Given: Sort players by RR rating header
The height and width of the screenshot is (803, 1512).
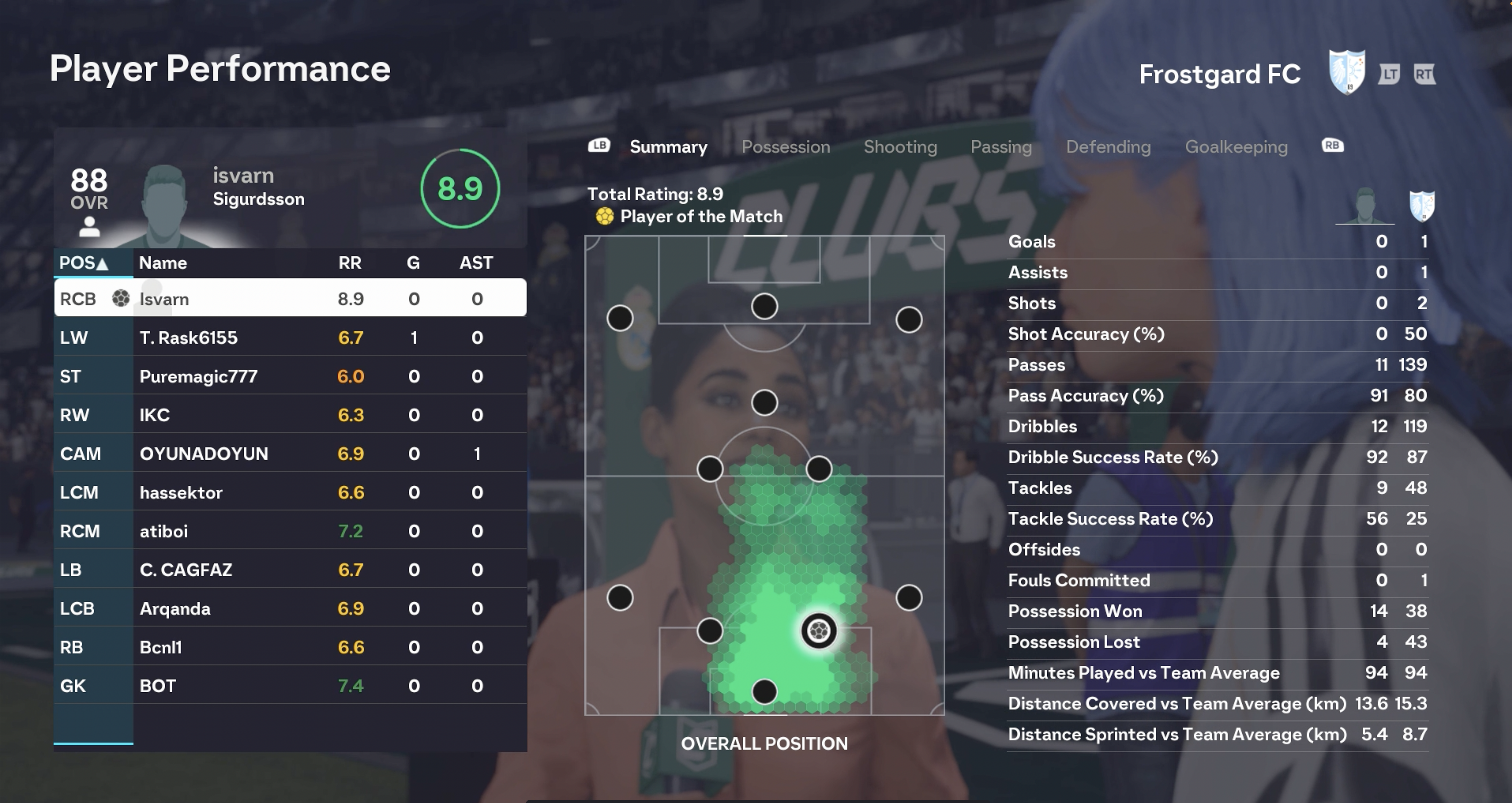Looking at the screenshot, I should pos(350,263).
